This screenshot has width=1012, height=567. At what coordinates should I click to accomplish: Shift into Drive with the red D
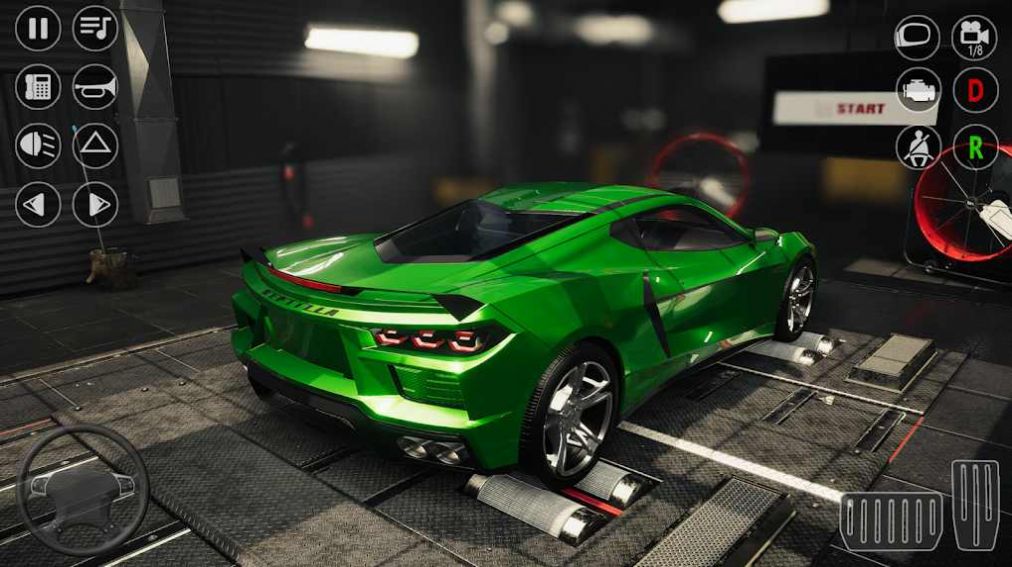click(975, 91)
